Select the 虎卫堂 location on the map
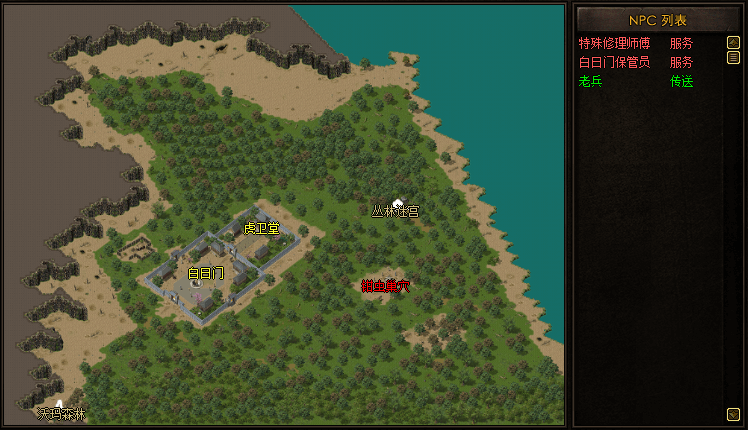 (262, 229)
